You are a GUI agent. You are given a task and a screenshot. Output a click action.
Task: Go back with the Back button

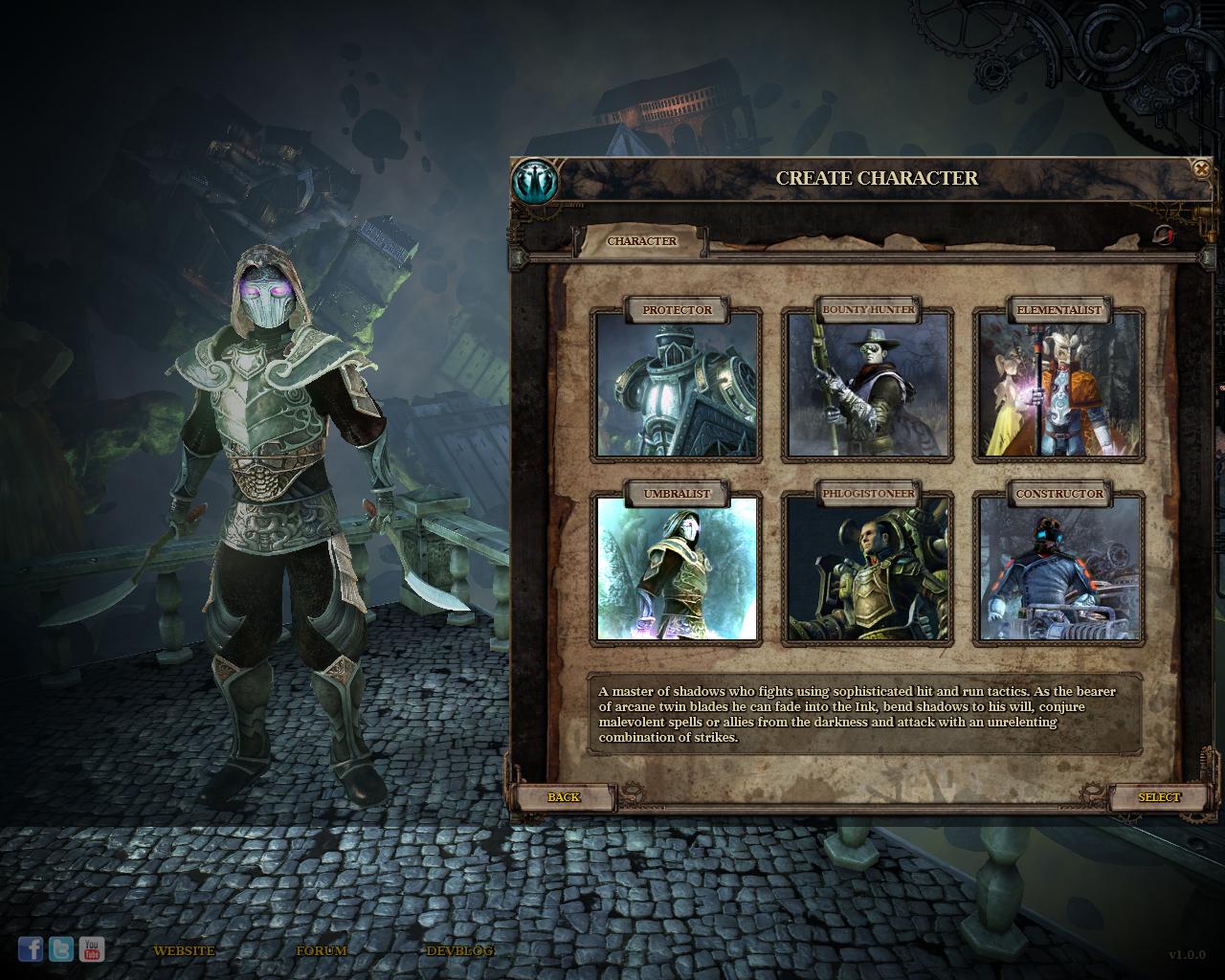pos(564,797)
